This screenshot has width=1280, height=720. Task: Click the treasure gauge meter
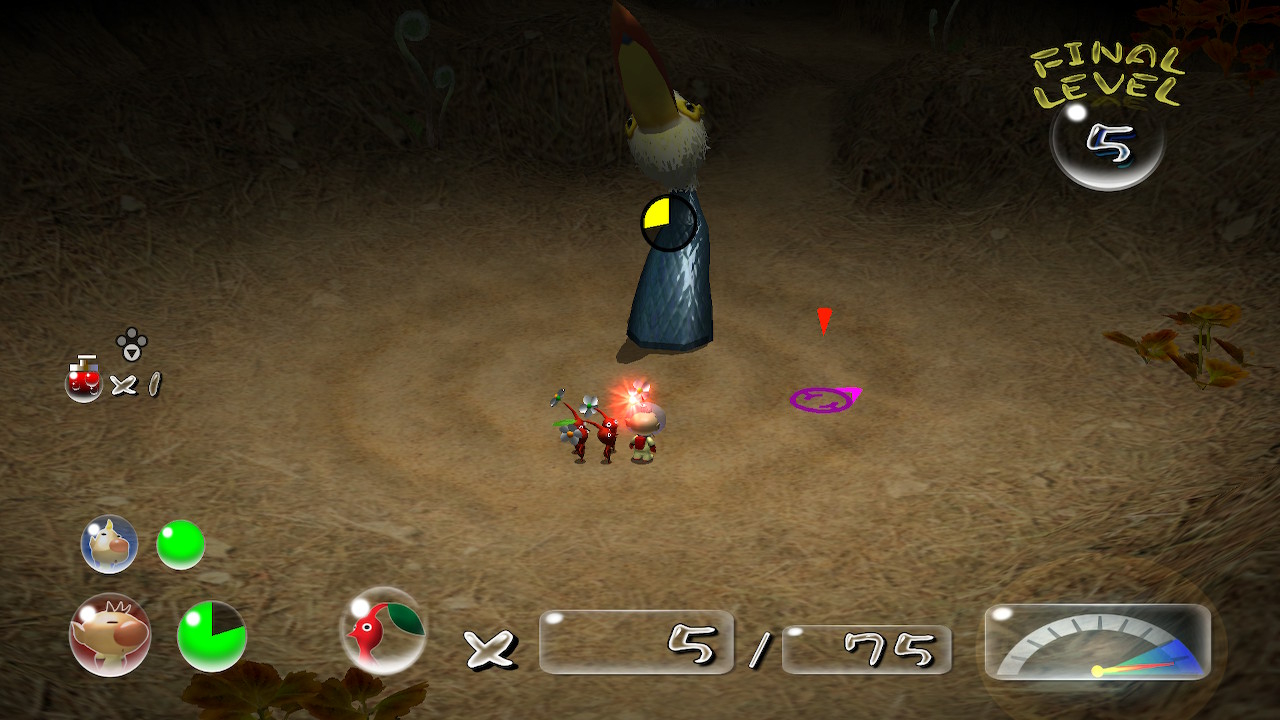[x=1098, y=643]
